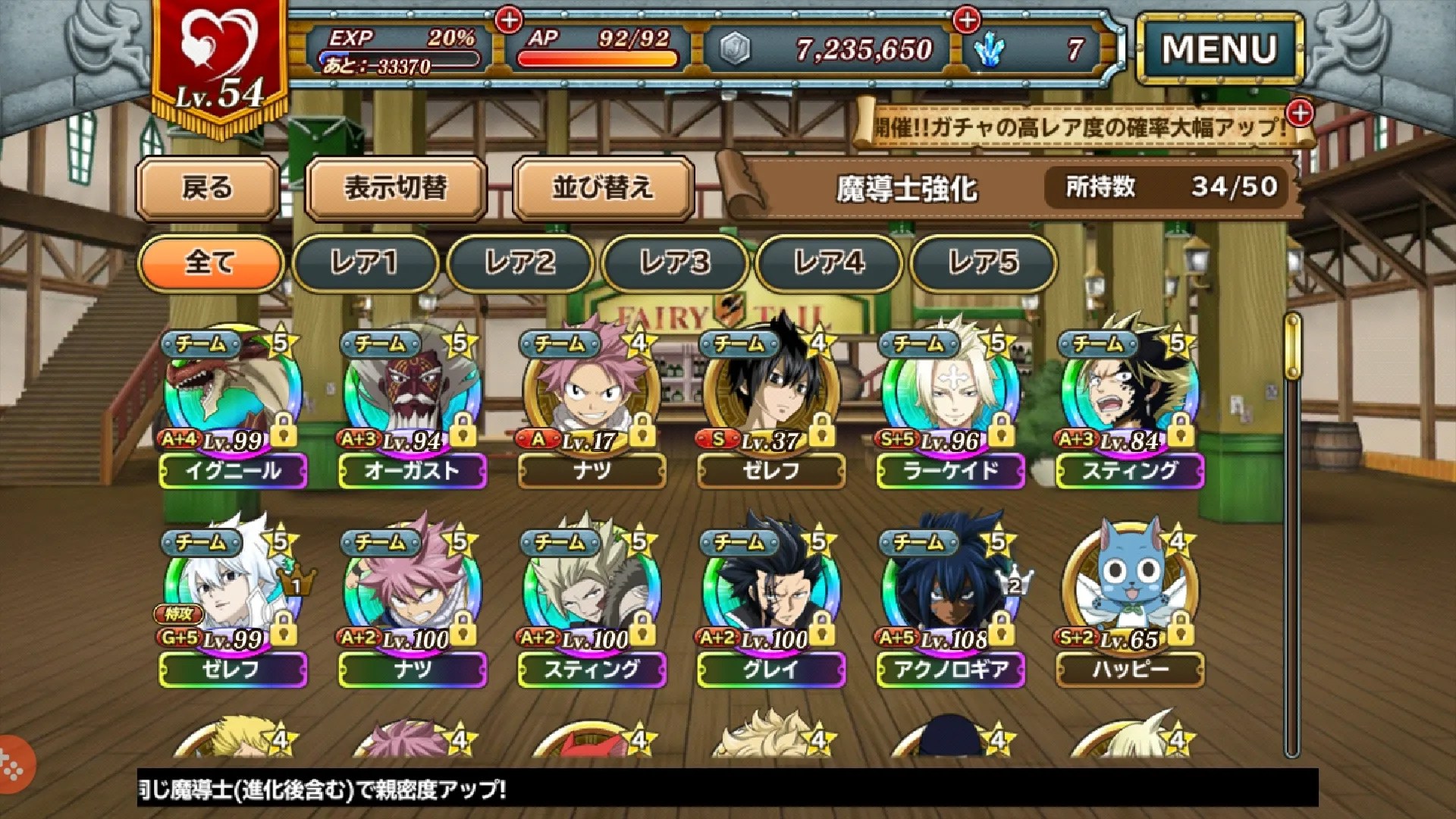Tap the currency icon showing 7,235,650

(x=734, y=47)
